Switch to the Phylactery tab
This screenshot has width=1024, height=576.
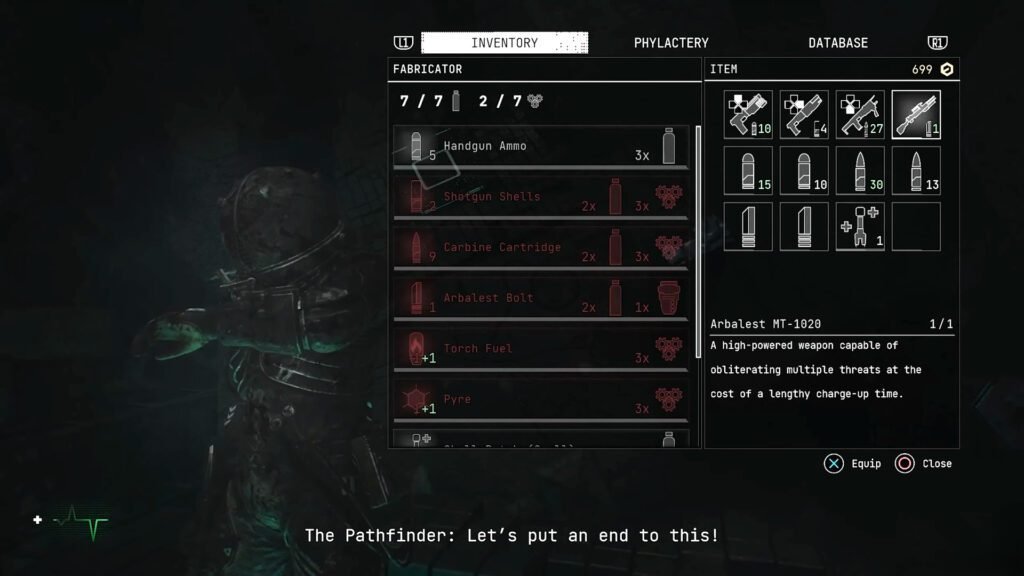[x=671, y=43]
